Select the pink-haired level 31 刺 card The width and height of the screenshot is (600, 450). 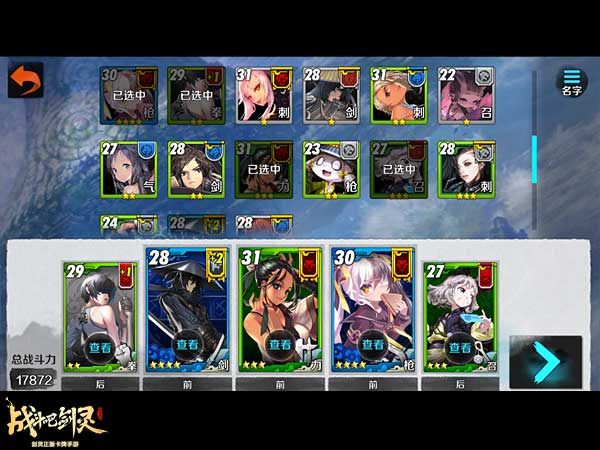pyautogui.click(x=263, y=96)
